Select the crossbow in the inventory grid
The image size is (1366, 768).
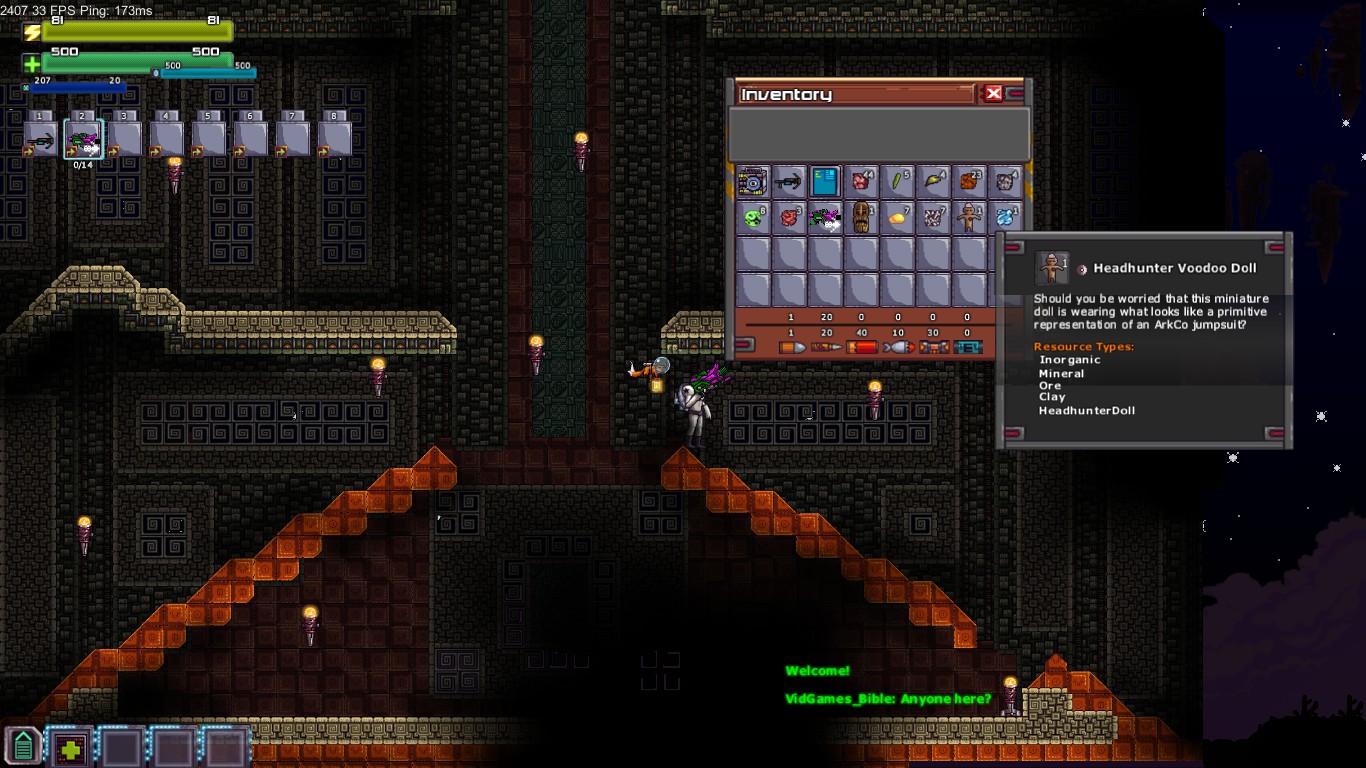pos(789,182)
